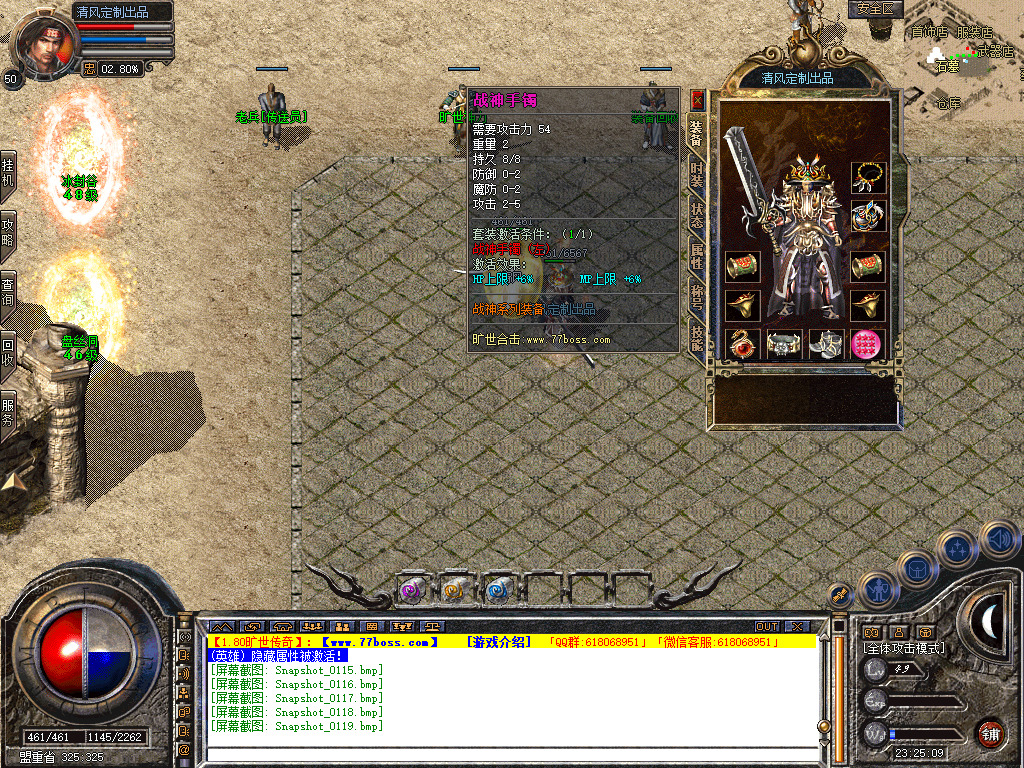
Task: Select the 称号 title tab
Action: click(697, 297)
